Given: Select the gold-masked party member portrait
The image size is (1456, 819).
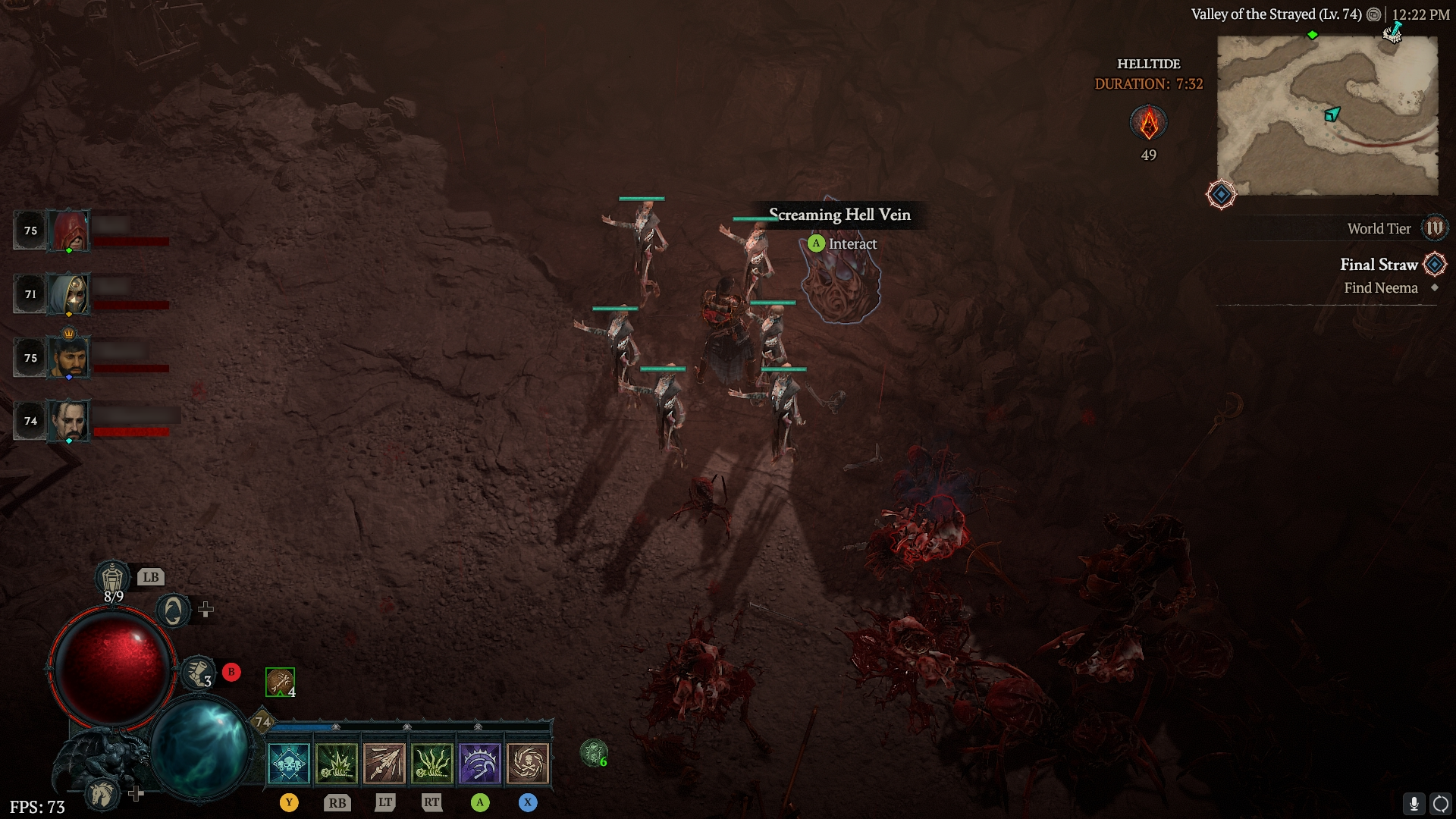Looking at the screenshot, I should [69, 294].
